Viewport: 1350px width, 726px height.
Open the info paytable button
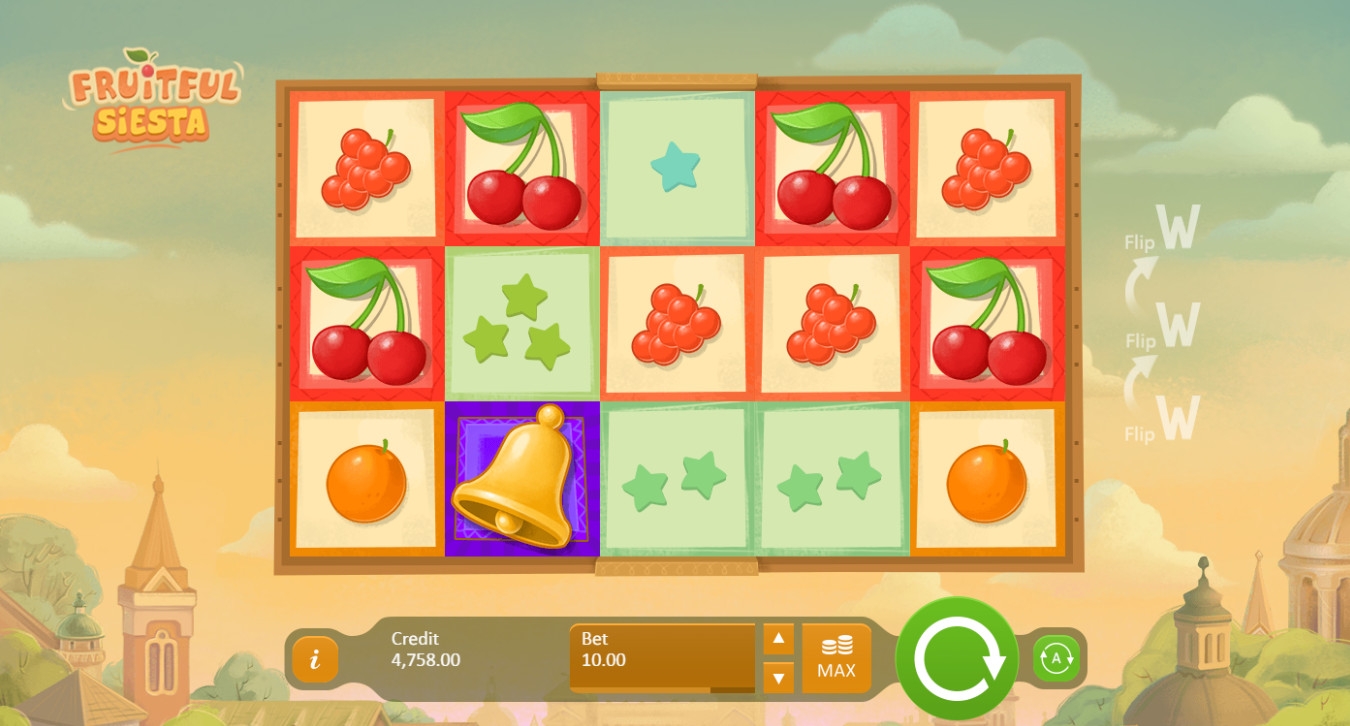point(315,659)
